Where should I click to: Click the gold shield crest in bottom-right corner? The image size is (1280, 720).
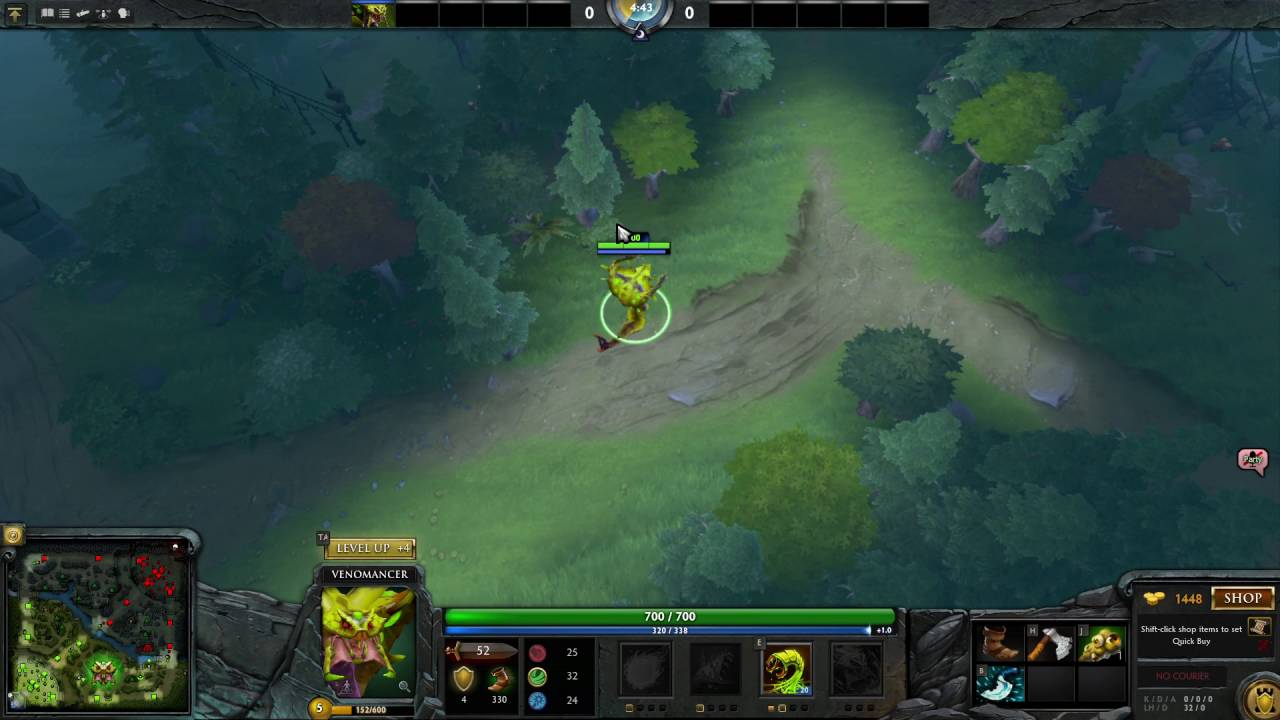[x=1261, y=698]
